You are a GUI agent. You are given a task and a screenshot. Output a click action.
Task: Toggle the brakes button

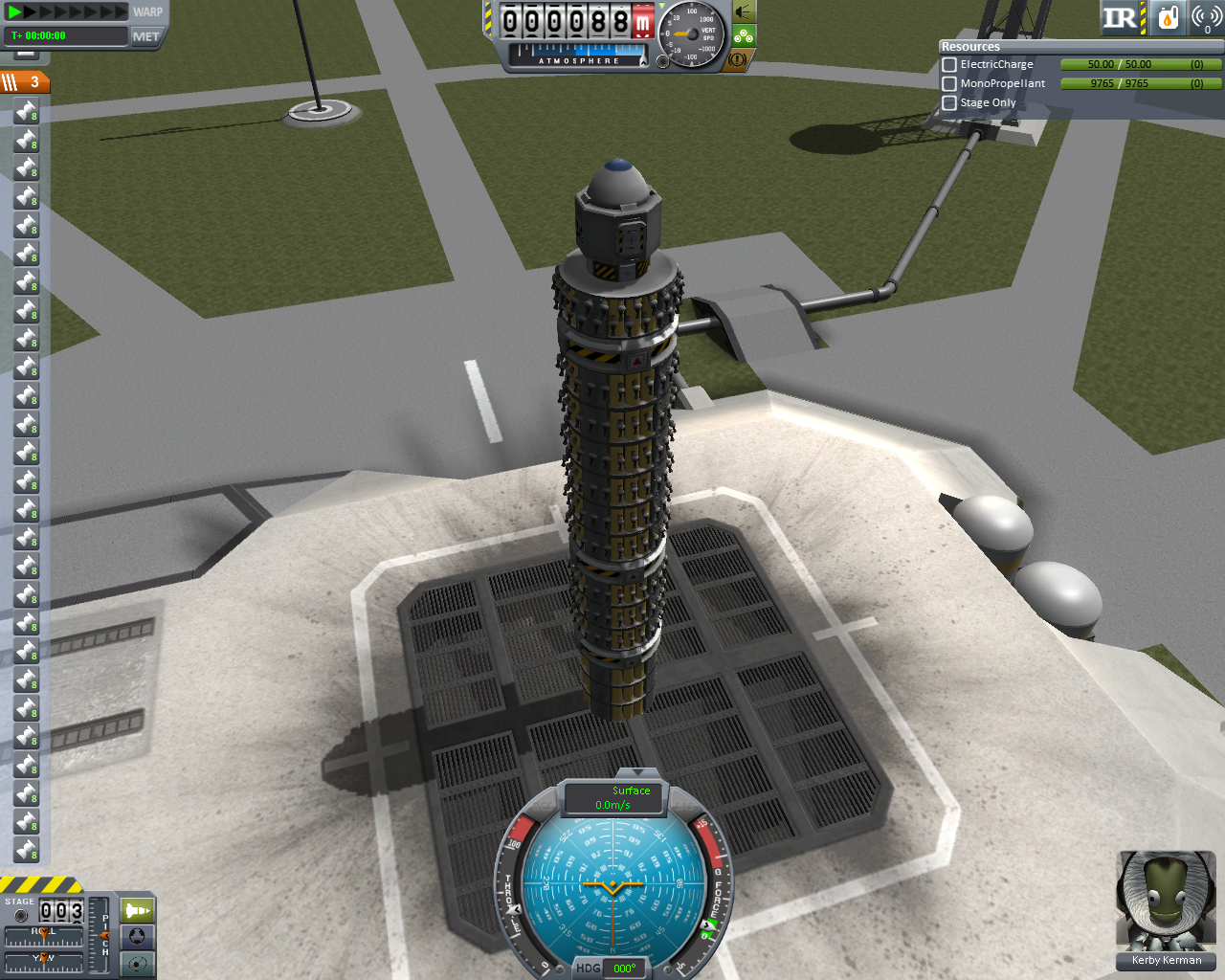tap(737, 59)
